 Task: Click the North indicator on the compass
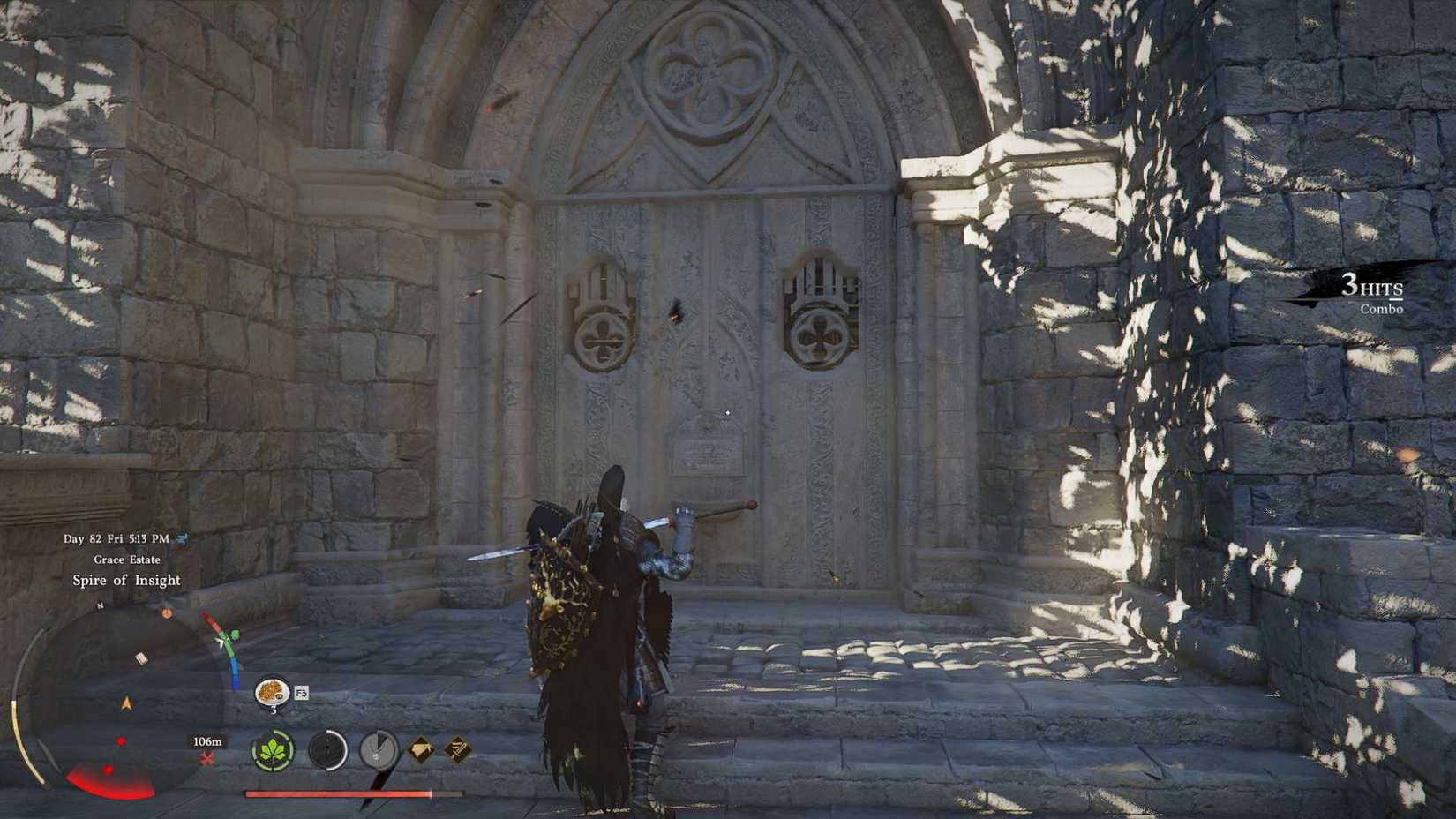(x=100, y=605)
